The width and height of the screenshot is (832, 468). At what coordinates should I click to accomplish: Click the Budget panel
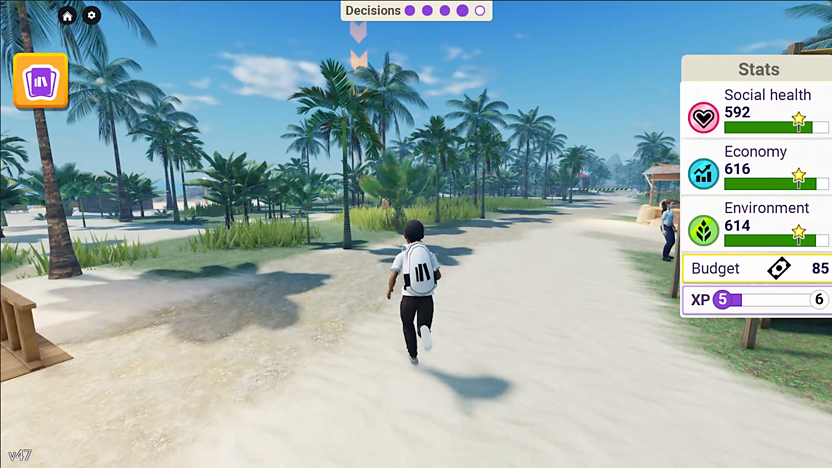point(757,268)
